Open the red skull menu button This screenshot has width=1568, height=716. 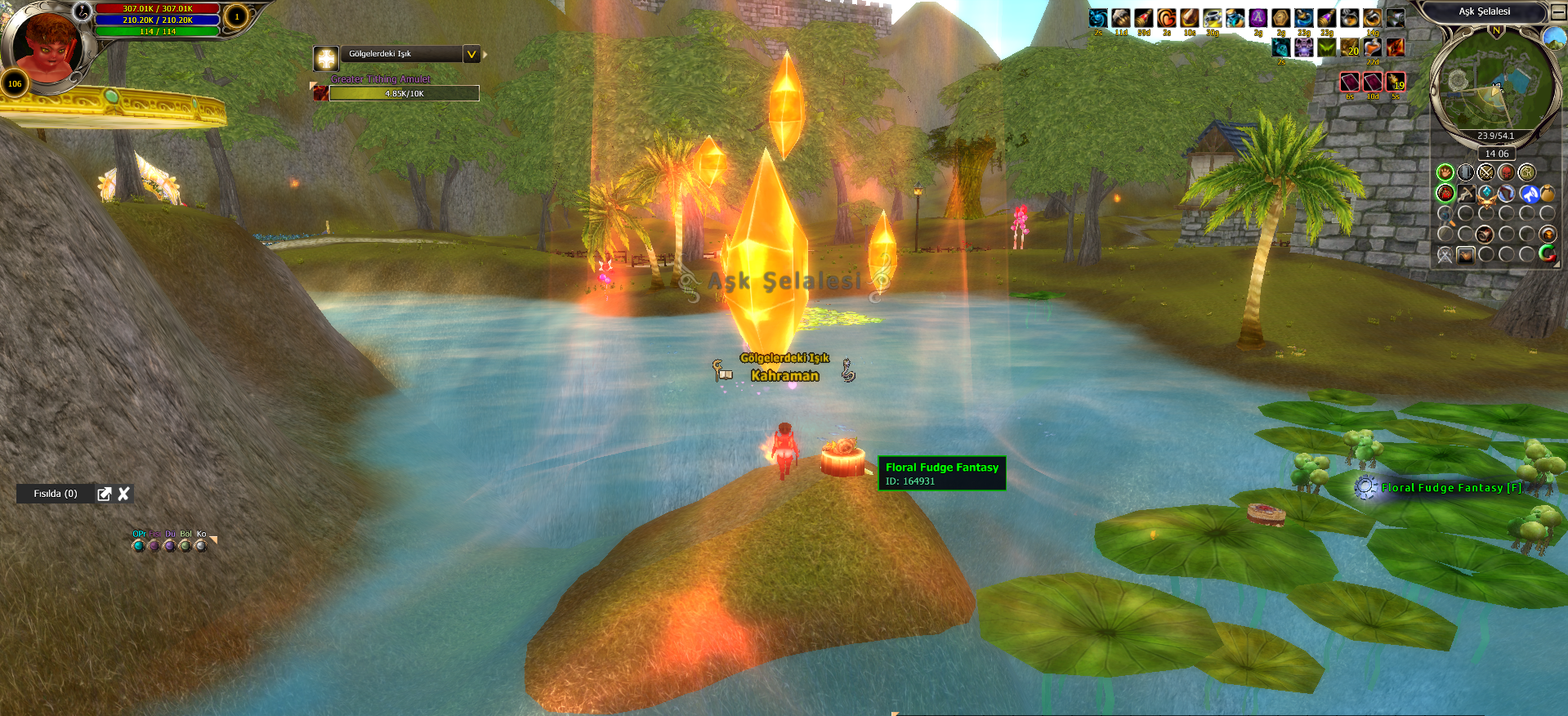pos(1506,172)
